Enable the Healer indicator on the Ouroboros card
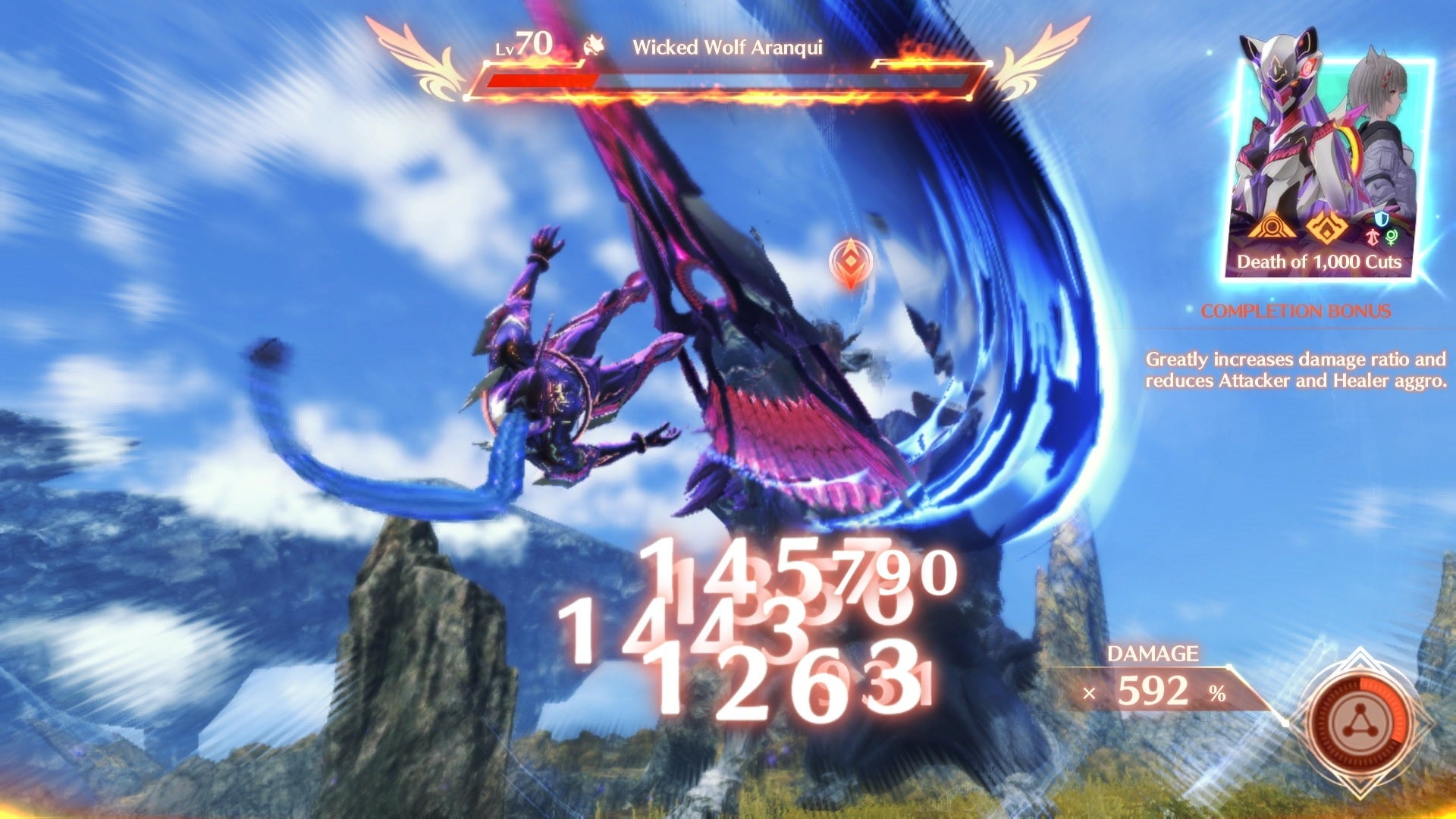This screenshot has height=819, width=1456. click(x=1392, y=237)
